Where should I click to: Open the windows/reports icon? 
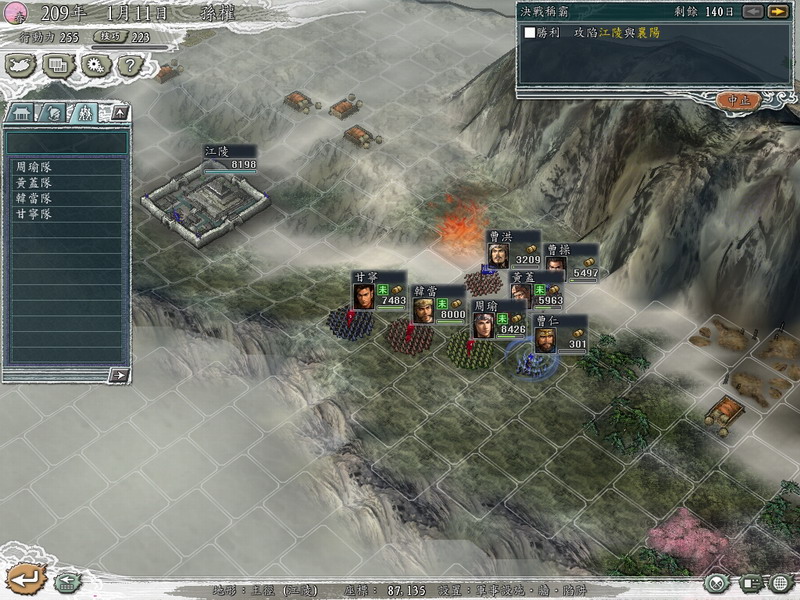click(x=58, y=66)
